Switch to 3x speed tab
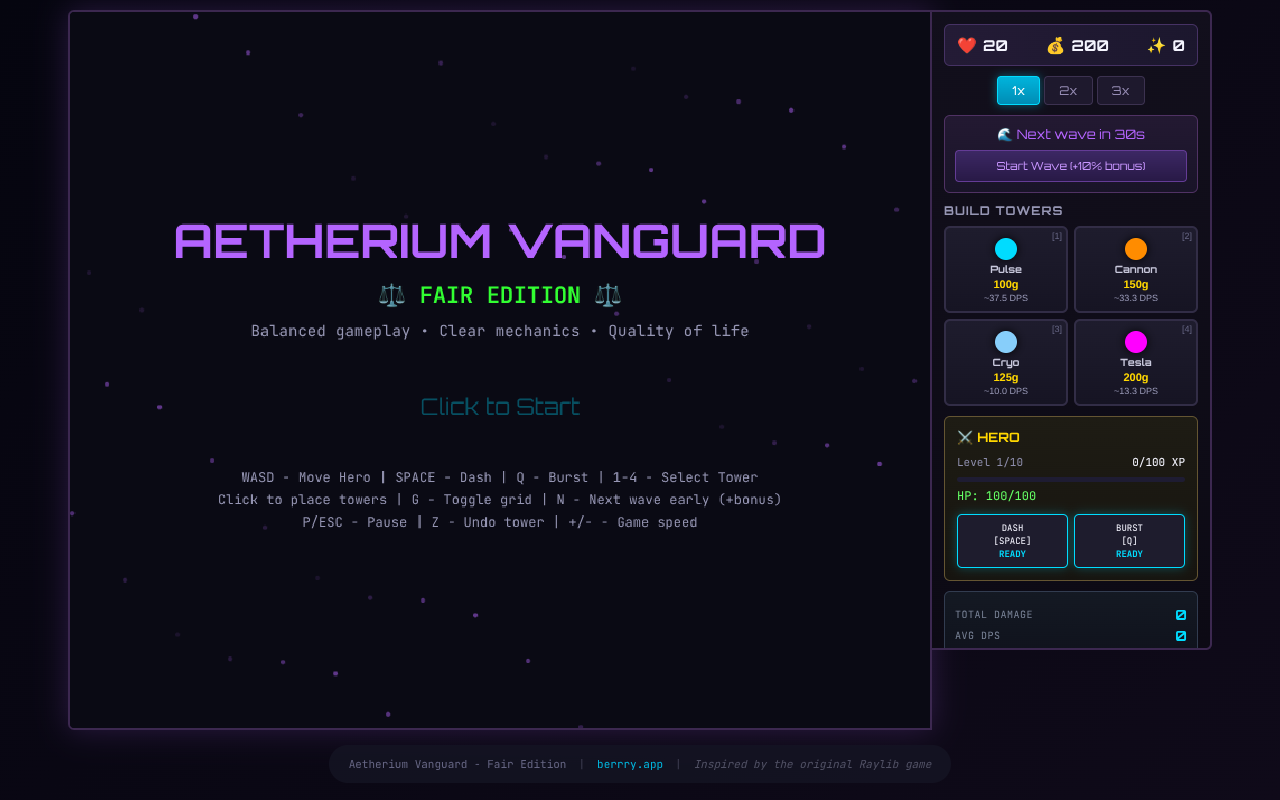Viewport: 1280px width, 800px height. 1120,90
